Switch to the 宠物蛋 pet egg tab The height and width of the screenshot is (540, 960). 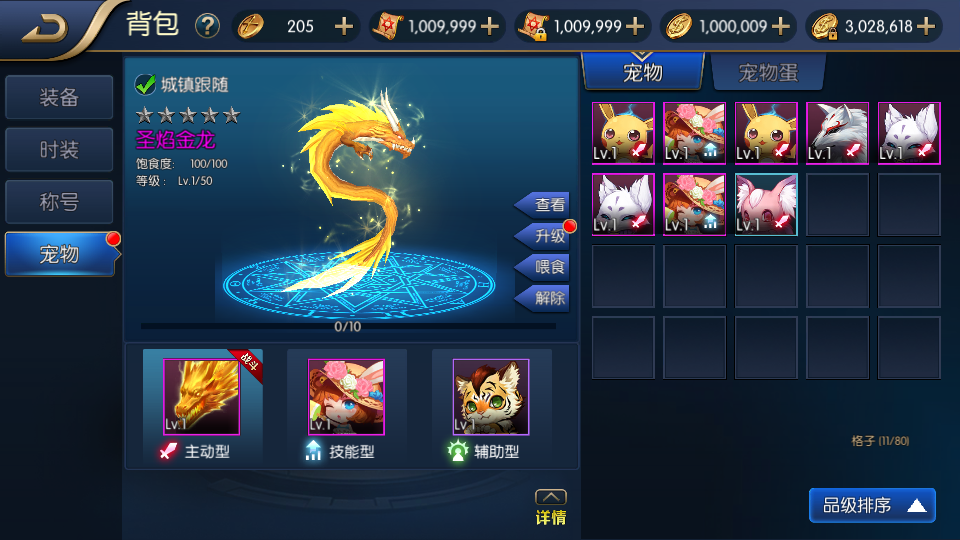(768, 73)
